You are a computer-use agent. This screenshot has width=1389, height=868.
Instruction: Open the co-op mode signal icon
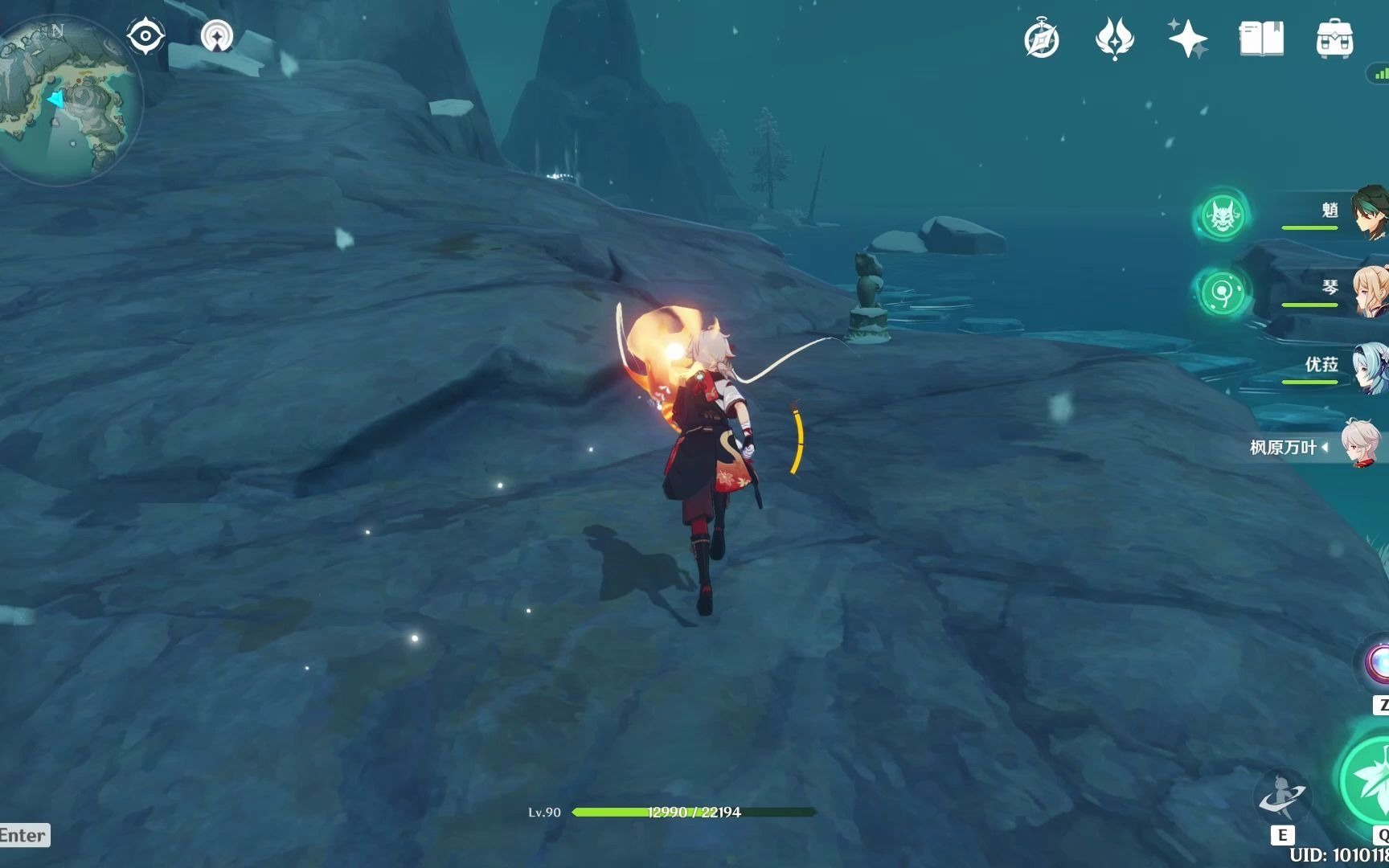[x=216, y=36]
